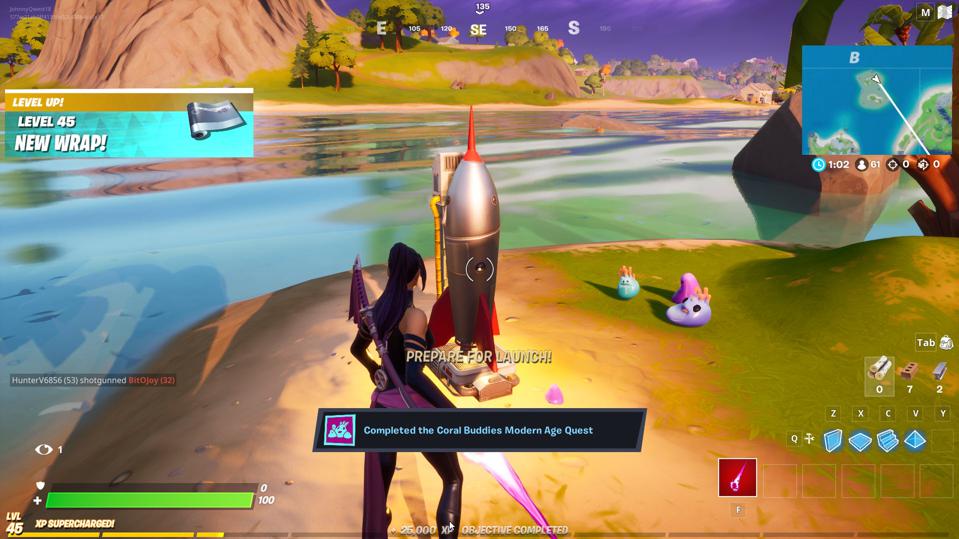Screen dimensions: 959x539
Task: Choose the pyramid roof building piece
Action: coord(915,441)
